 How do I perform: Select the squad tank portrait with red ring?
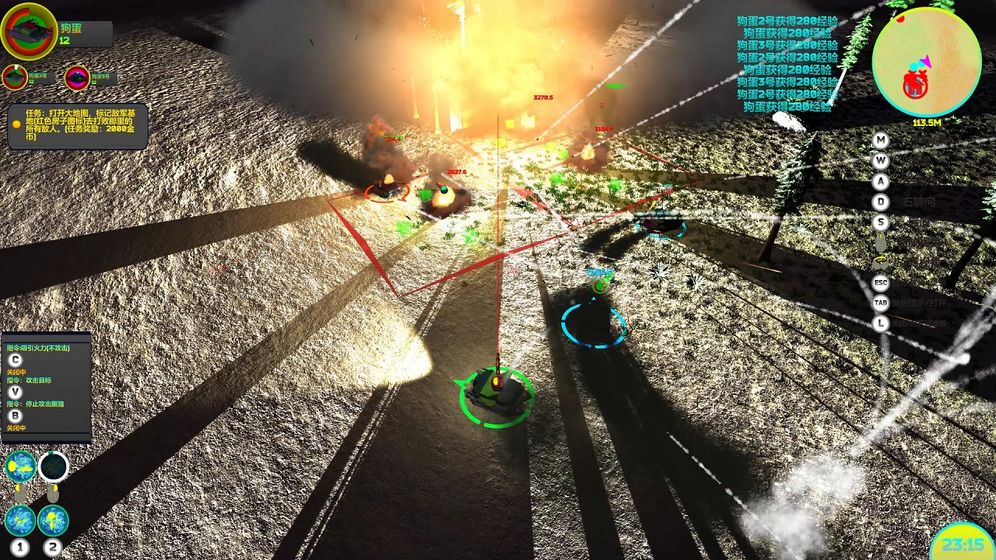tap(14, 76)
